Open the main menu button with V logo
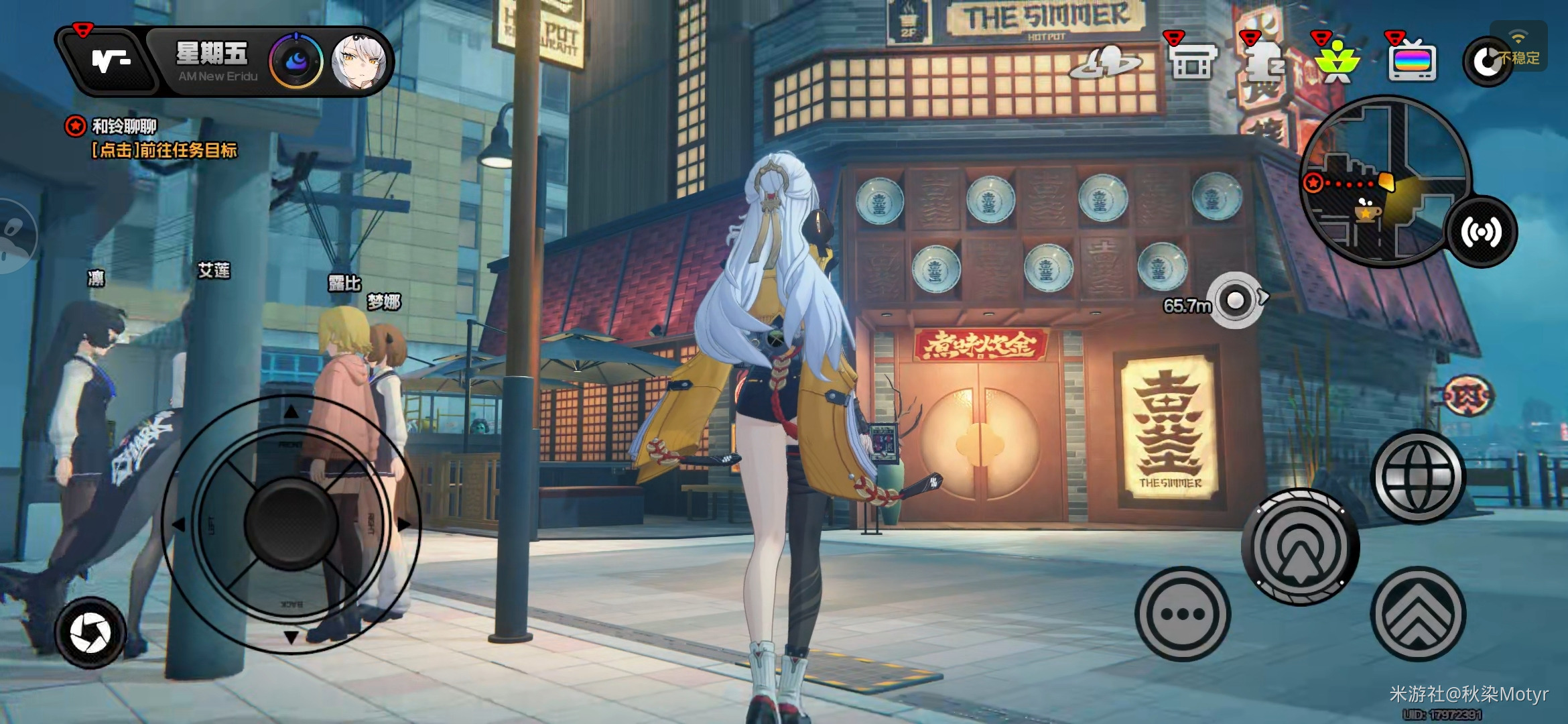 [109, 62]
